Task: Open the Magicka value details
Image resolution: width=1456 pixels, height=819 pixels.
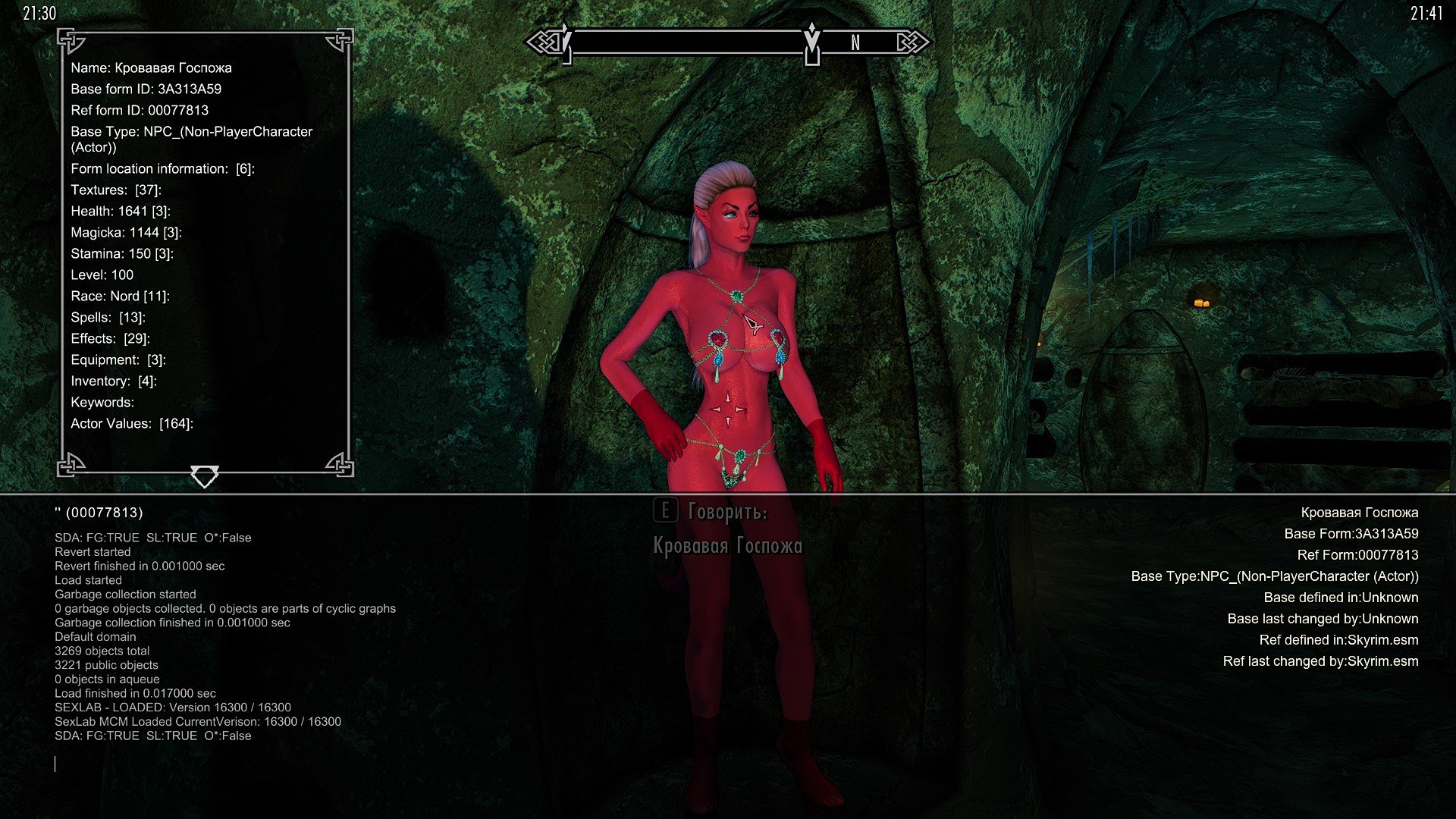Action: point(126,232)
